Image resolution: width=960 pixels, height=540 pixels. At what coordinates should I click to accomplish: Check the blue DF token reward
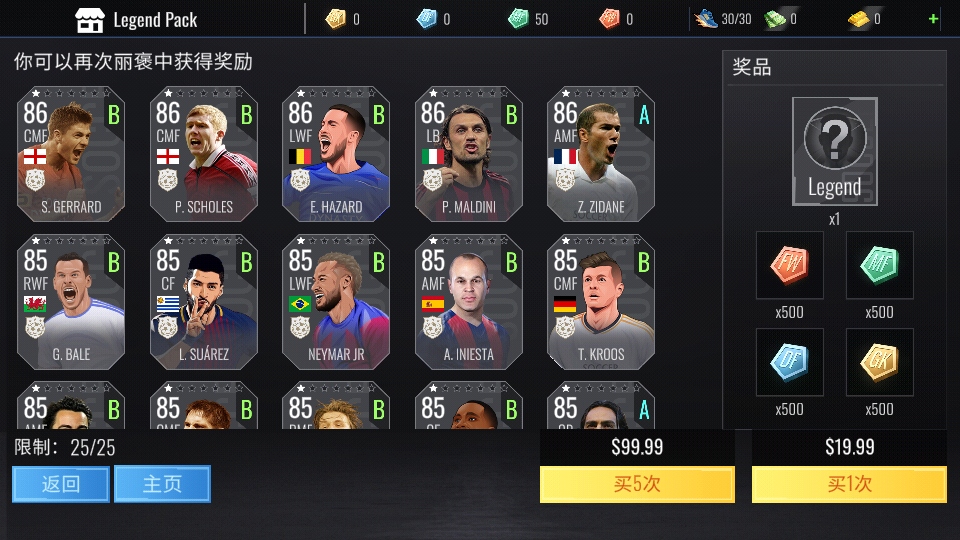(790, 362)
